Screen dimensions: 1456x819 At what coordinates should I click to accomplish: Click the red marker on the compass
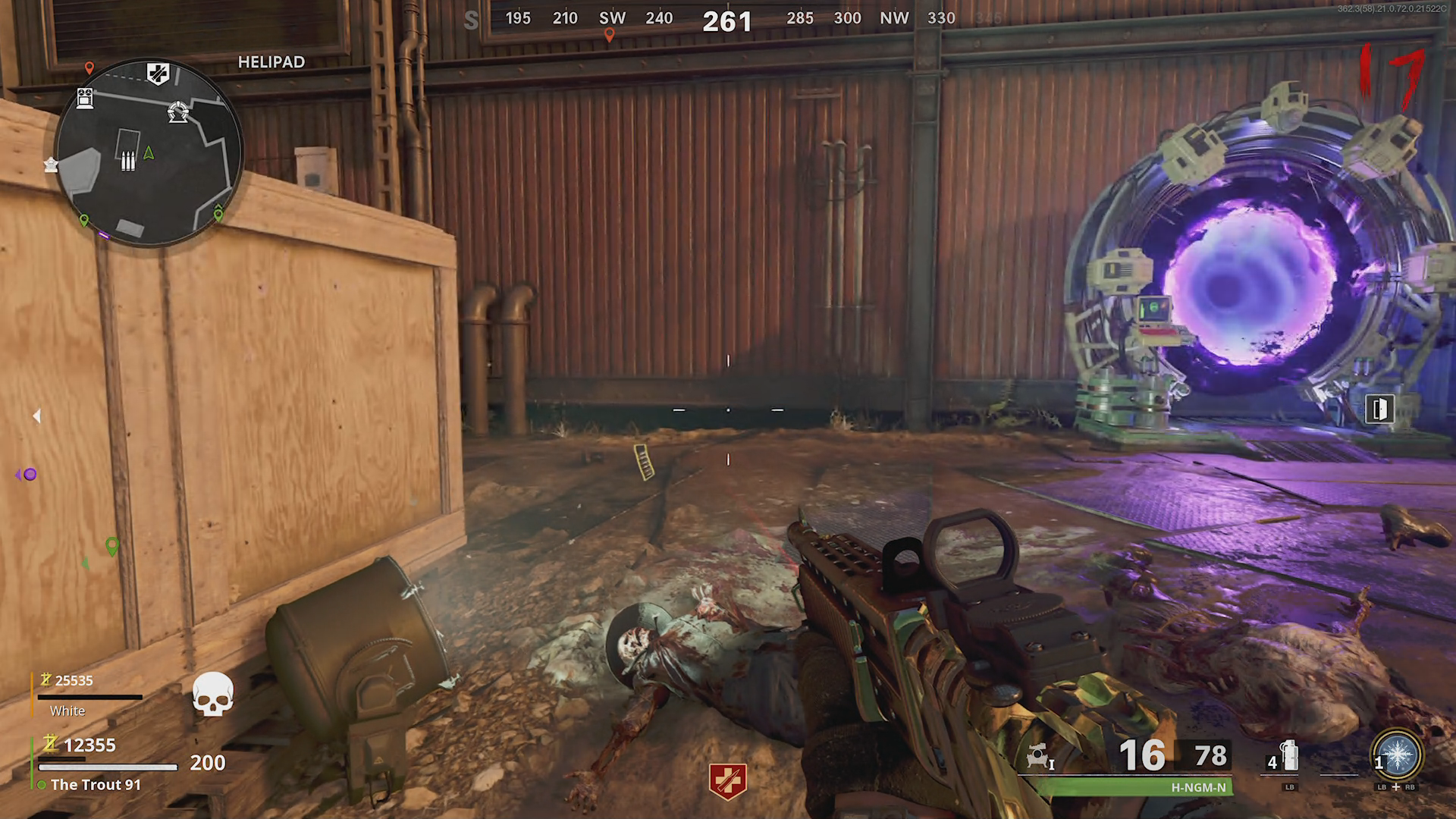pos(609,35)
